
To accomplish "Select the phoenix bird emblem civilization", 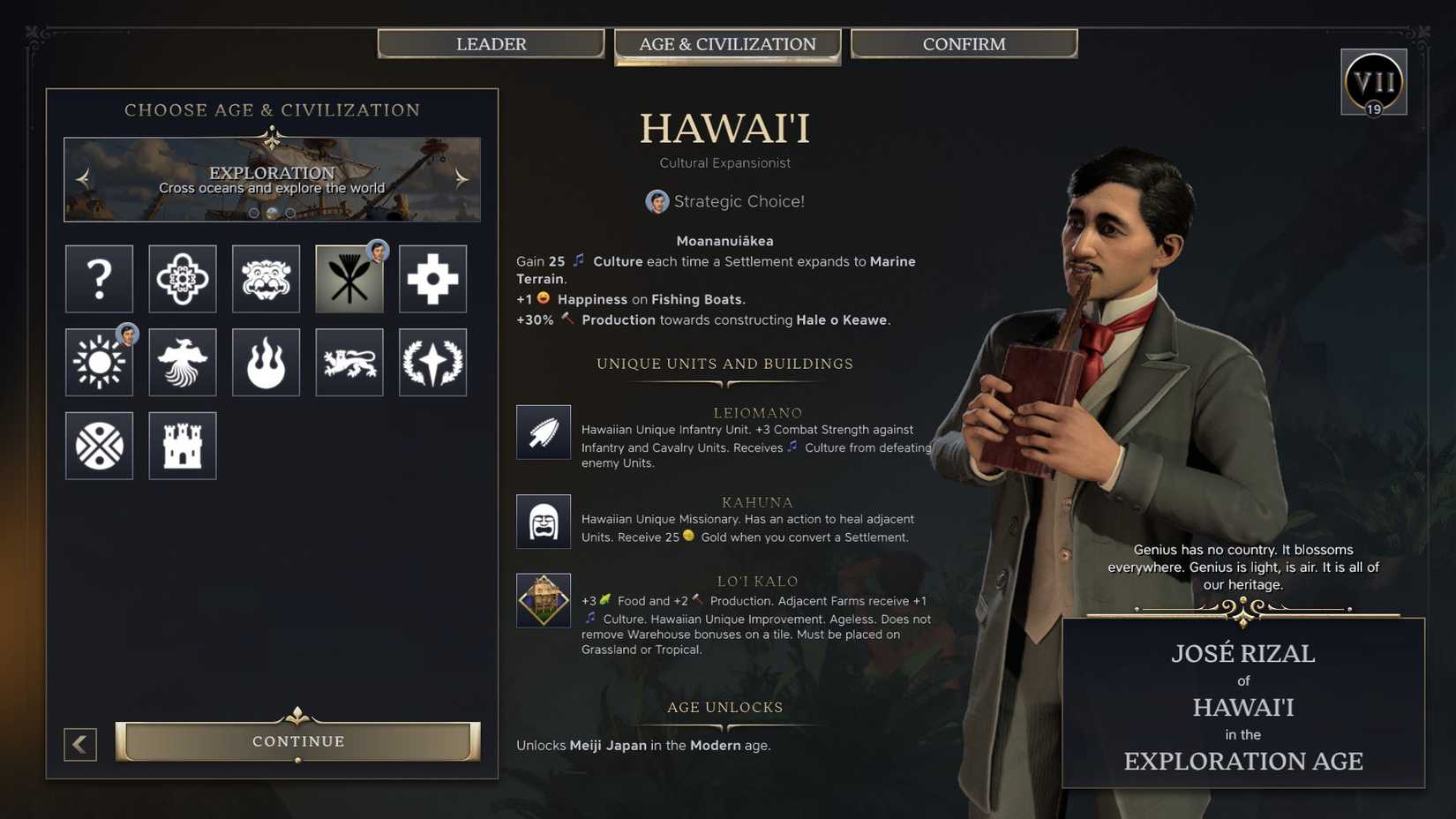I will (183, 362).
